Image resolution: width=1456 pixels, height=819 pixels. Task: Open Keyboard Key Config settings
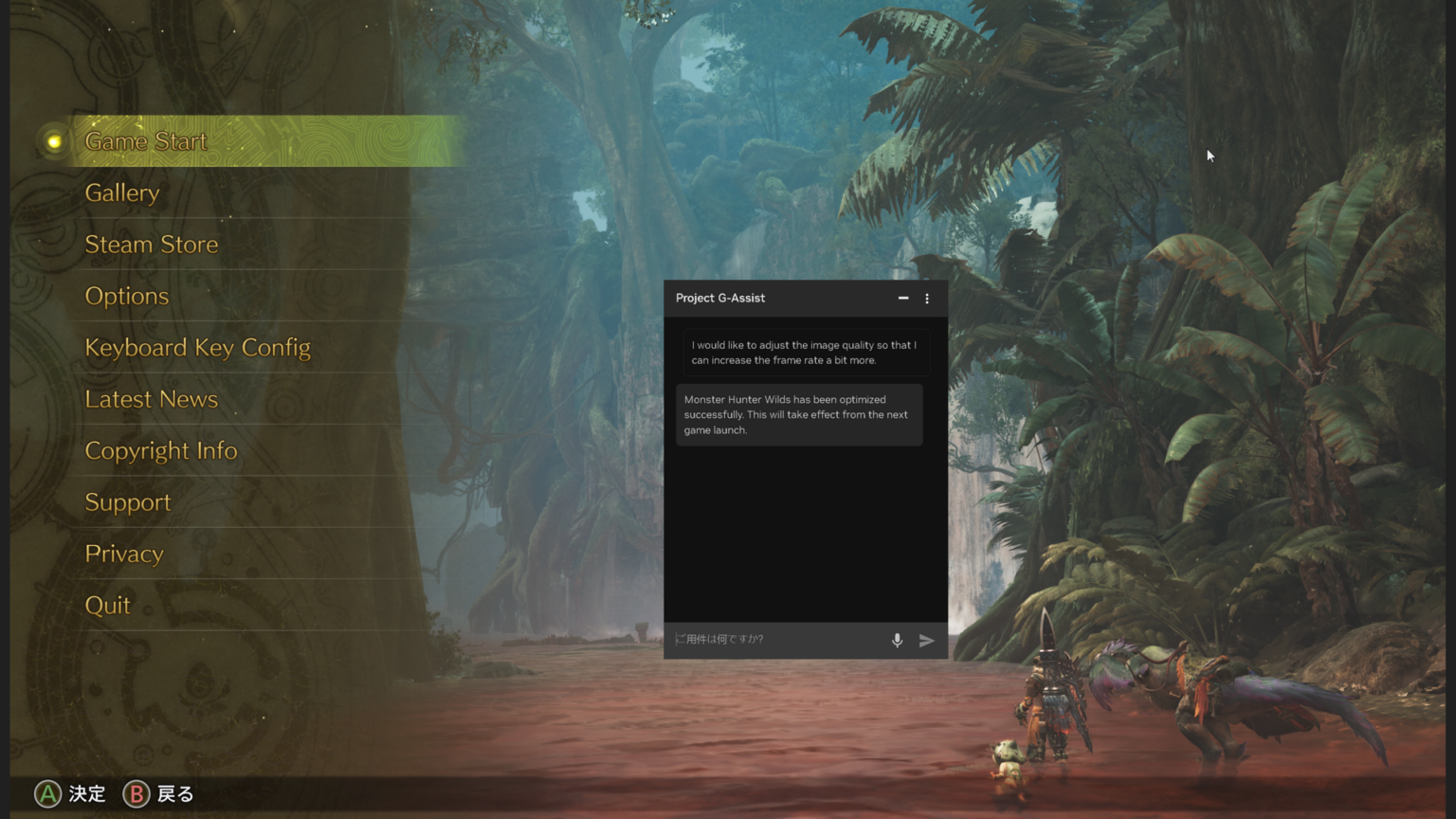[x=198, y=347]
